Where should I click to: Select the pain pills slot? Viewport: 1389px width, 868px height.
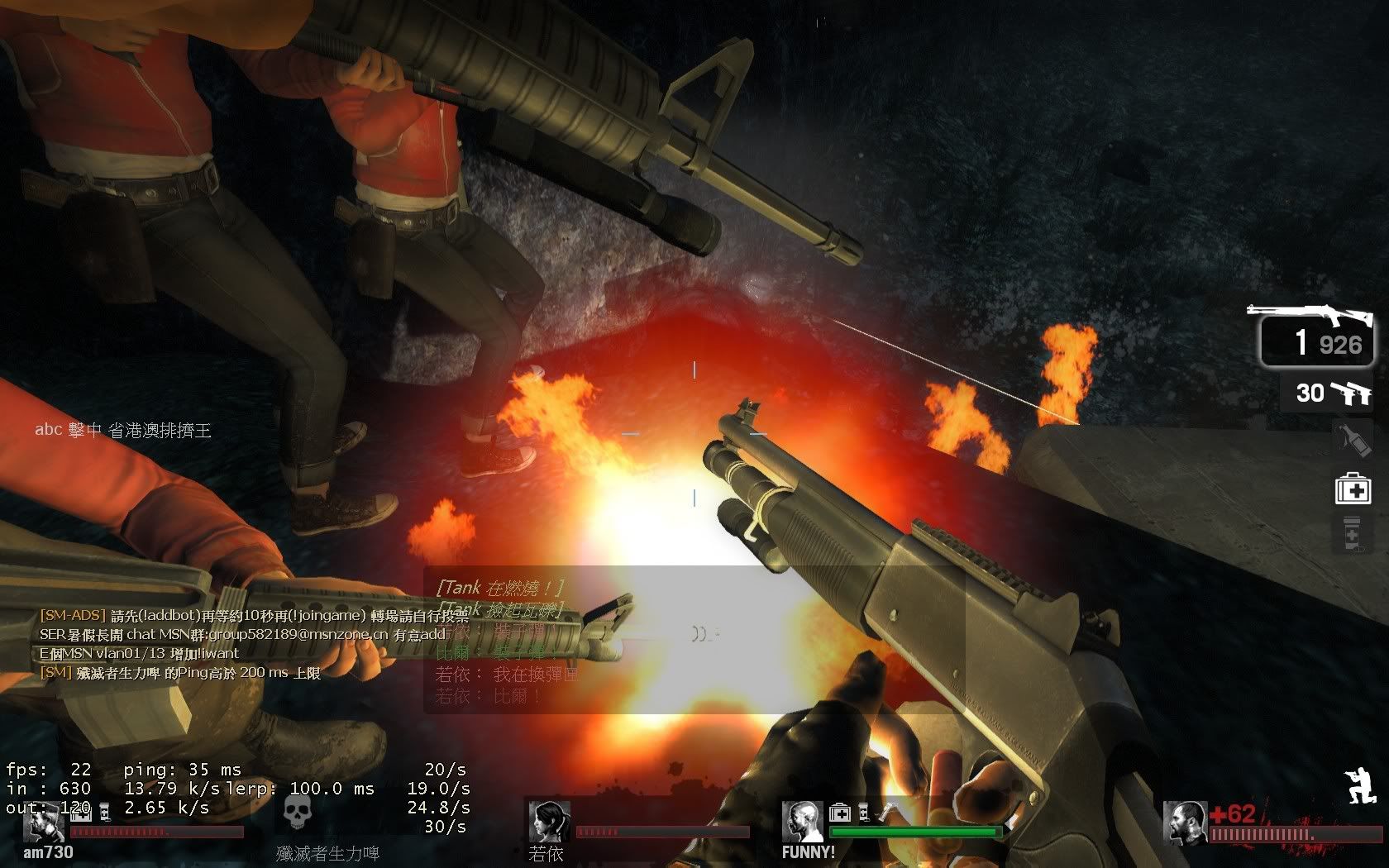click(x=1353, y=534)
